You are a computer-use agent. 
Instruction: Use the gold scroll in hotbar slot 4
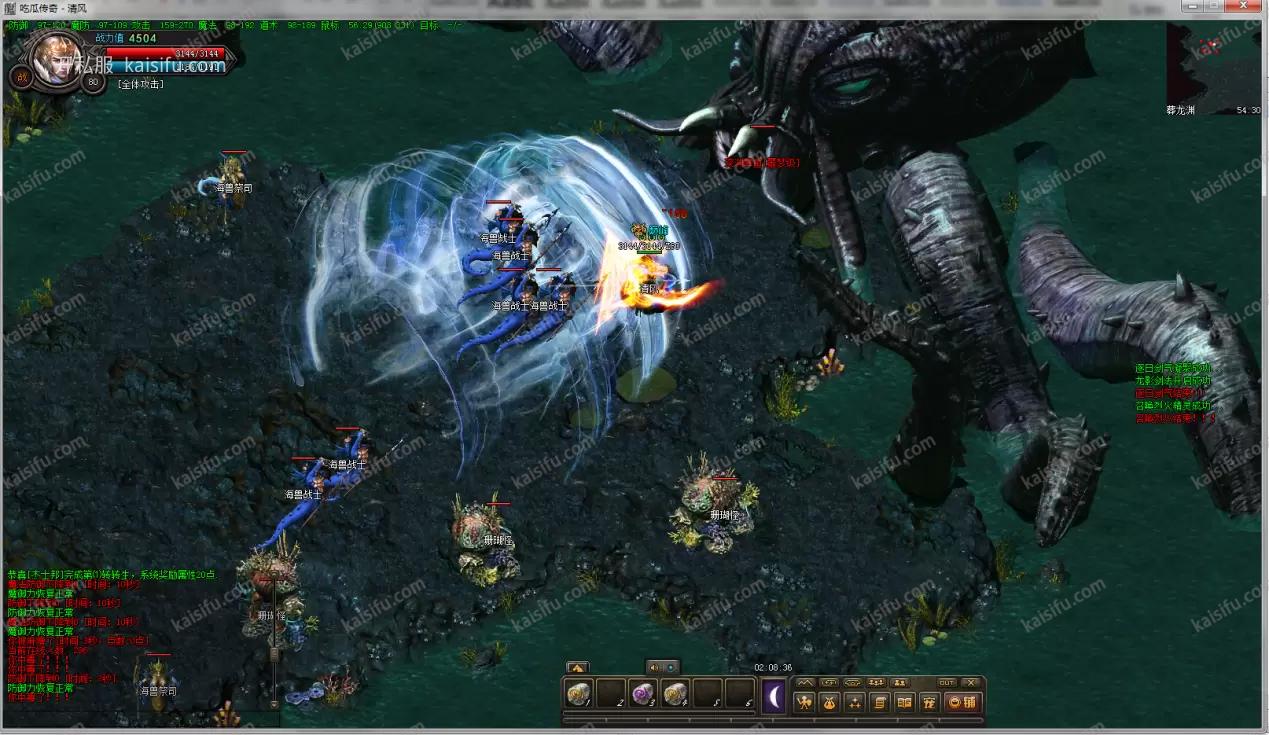(675, 693)
